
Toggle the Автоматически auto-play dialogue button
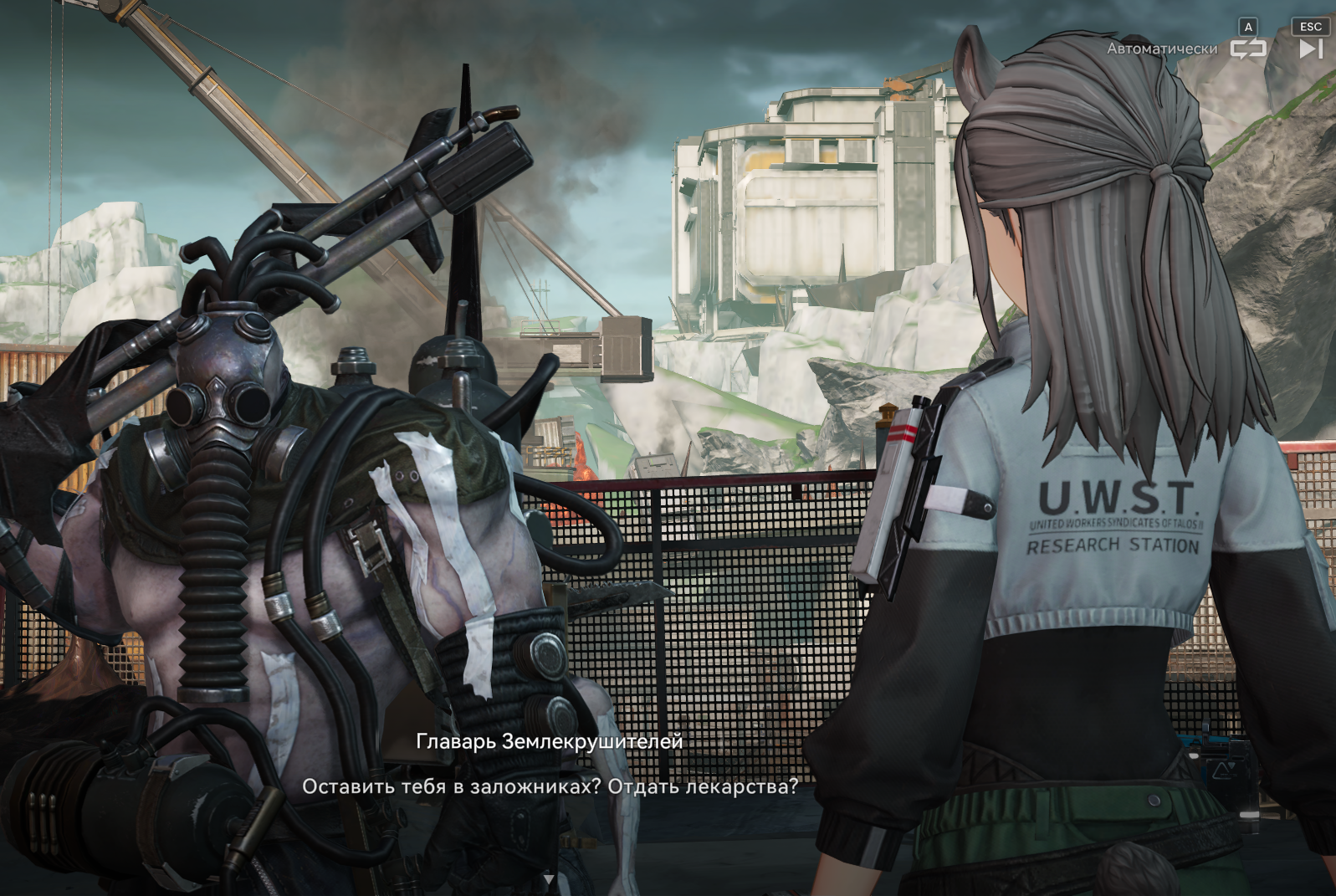1247,49
